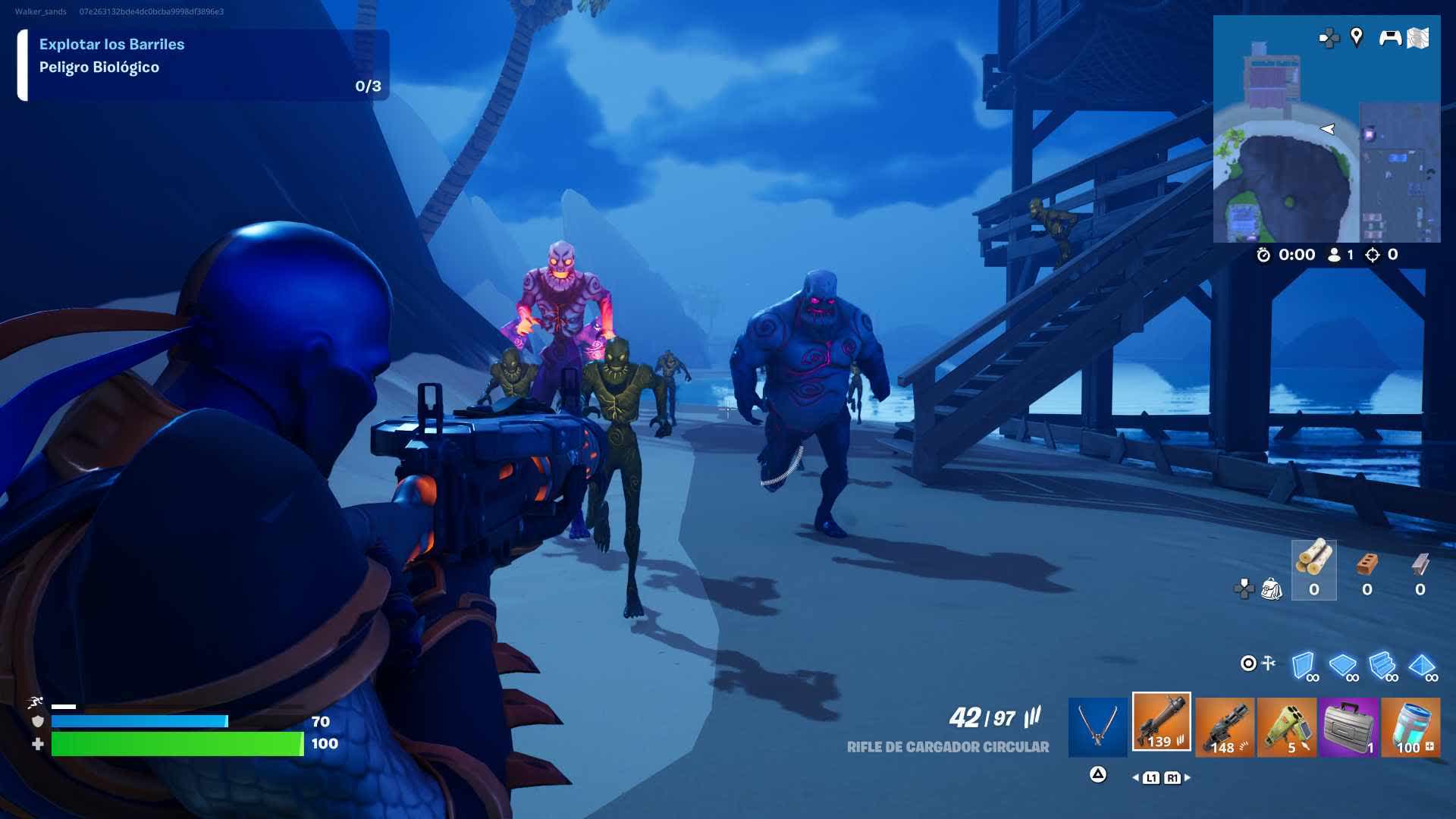Select the pickaxe harvesting tool slot
Image resolution: width=1456 pixels, height=819 pixels.
[x=1097, y=727]
